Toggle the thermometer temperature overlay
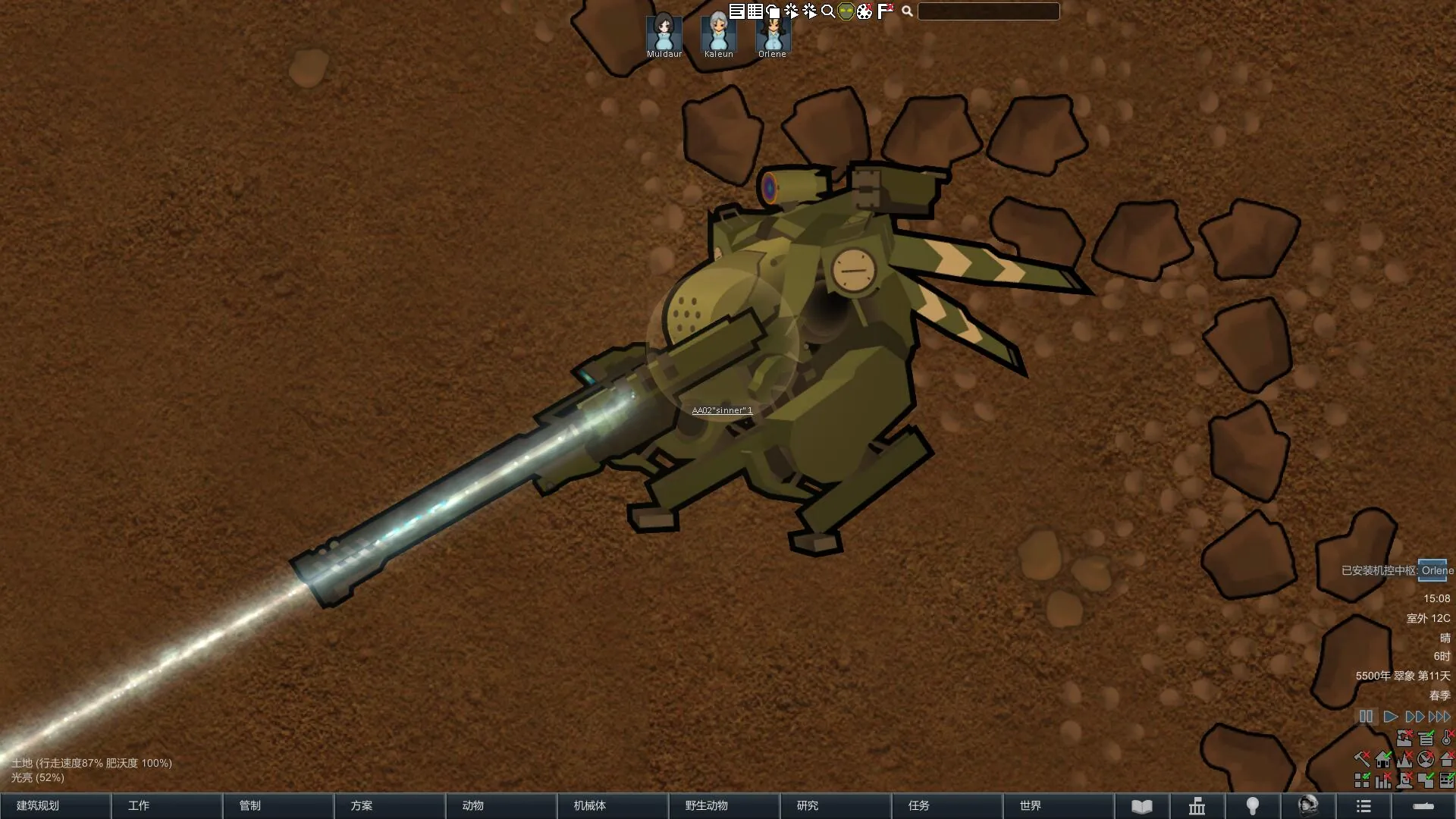Image resolution: width=1456 pixels, height=819 pixels. [x=1447, y=738]
